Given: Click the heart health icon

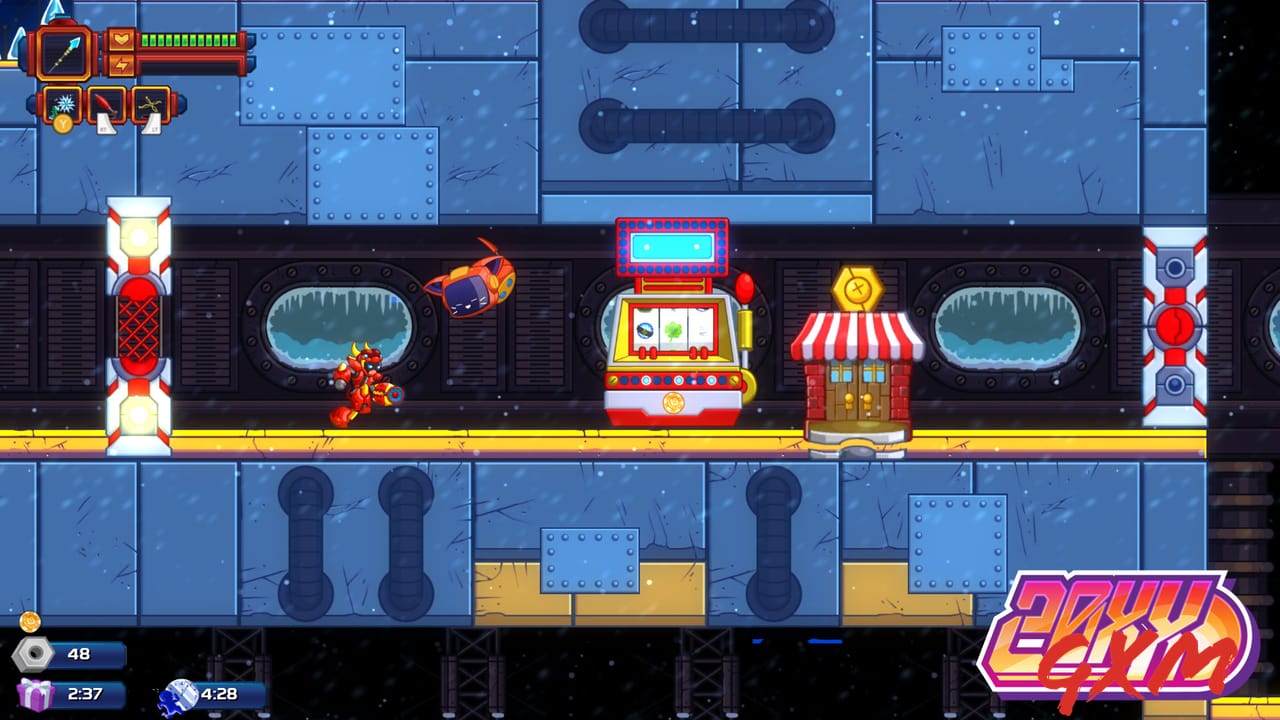Looking at the screenshot, I should pos(120,40).
